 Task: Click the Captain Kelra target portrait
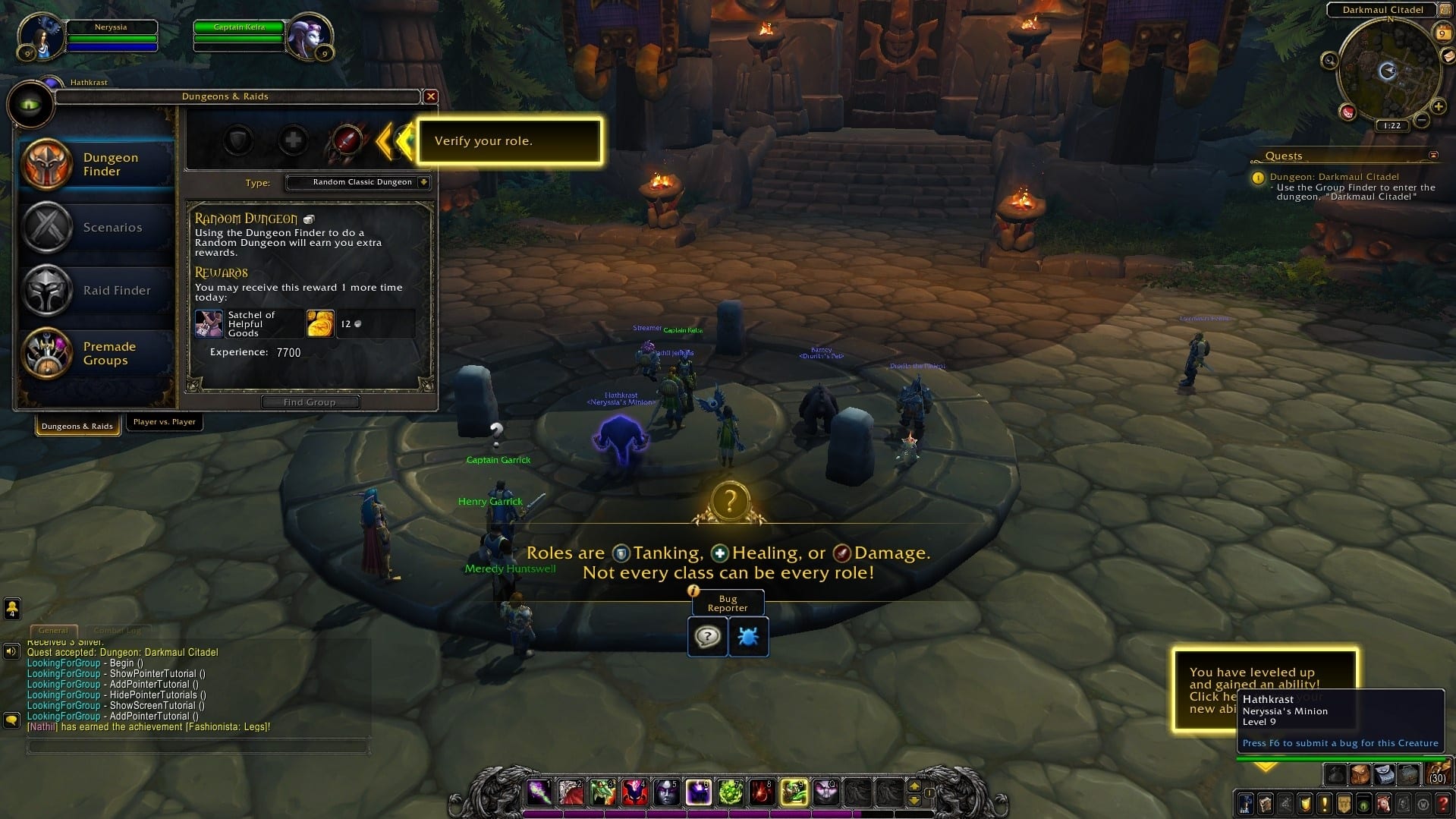309,36
